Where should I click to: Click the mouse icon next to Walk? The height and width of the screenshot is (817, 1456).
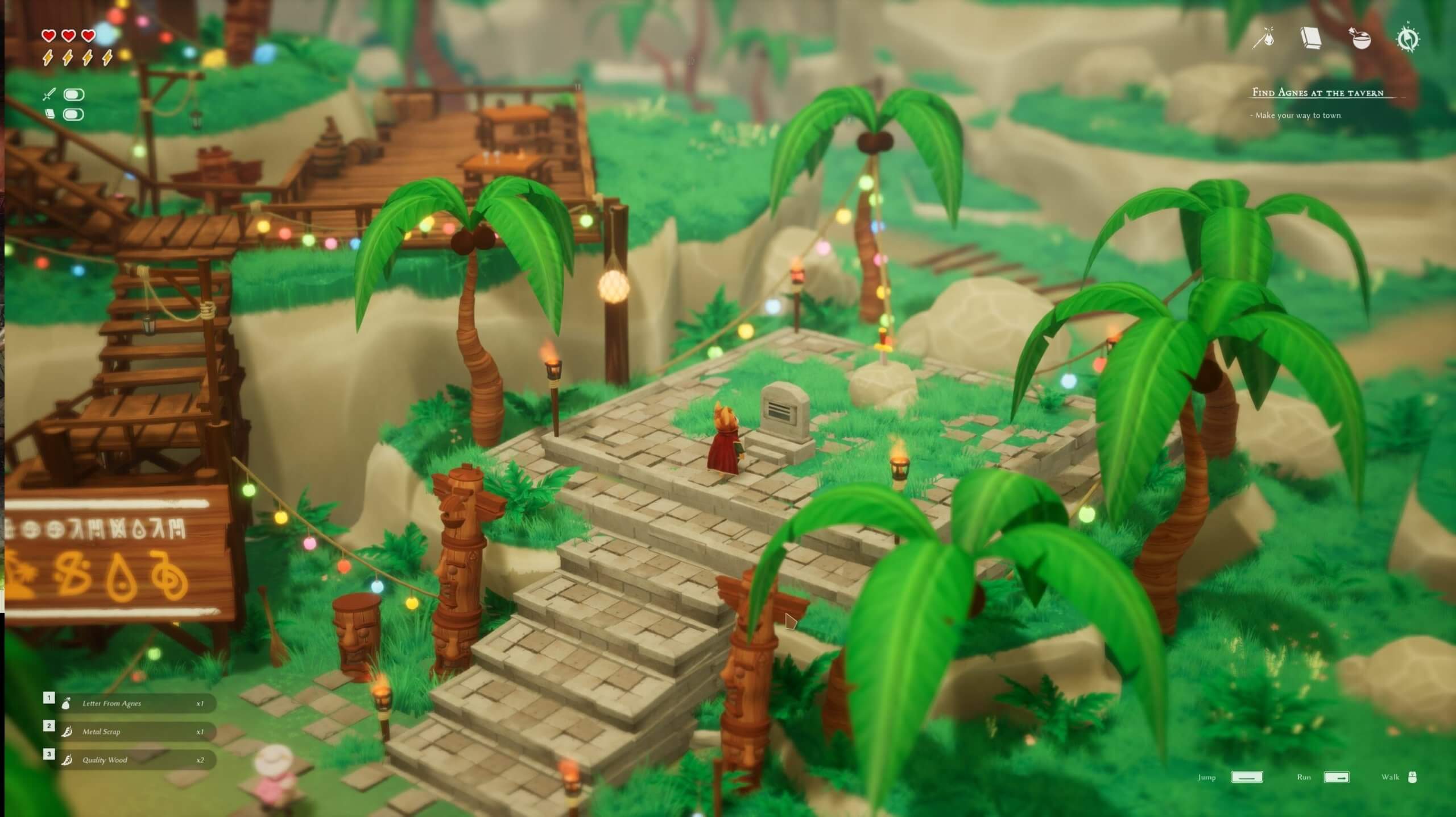click(x=1412, y=777)
